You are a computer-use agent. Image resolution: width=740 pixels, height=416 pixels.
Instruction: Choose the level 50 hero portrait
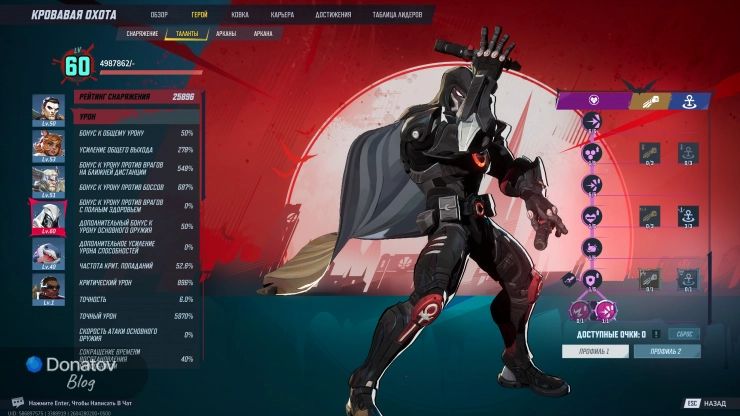pos(48,109)
